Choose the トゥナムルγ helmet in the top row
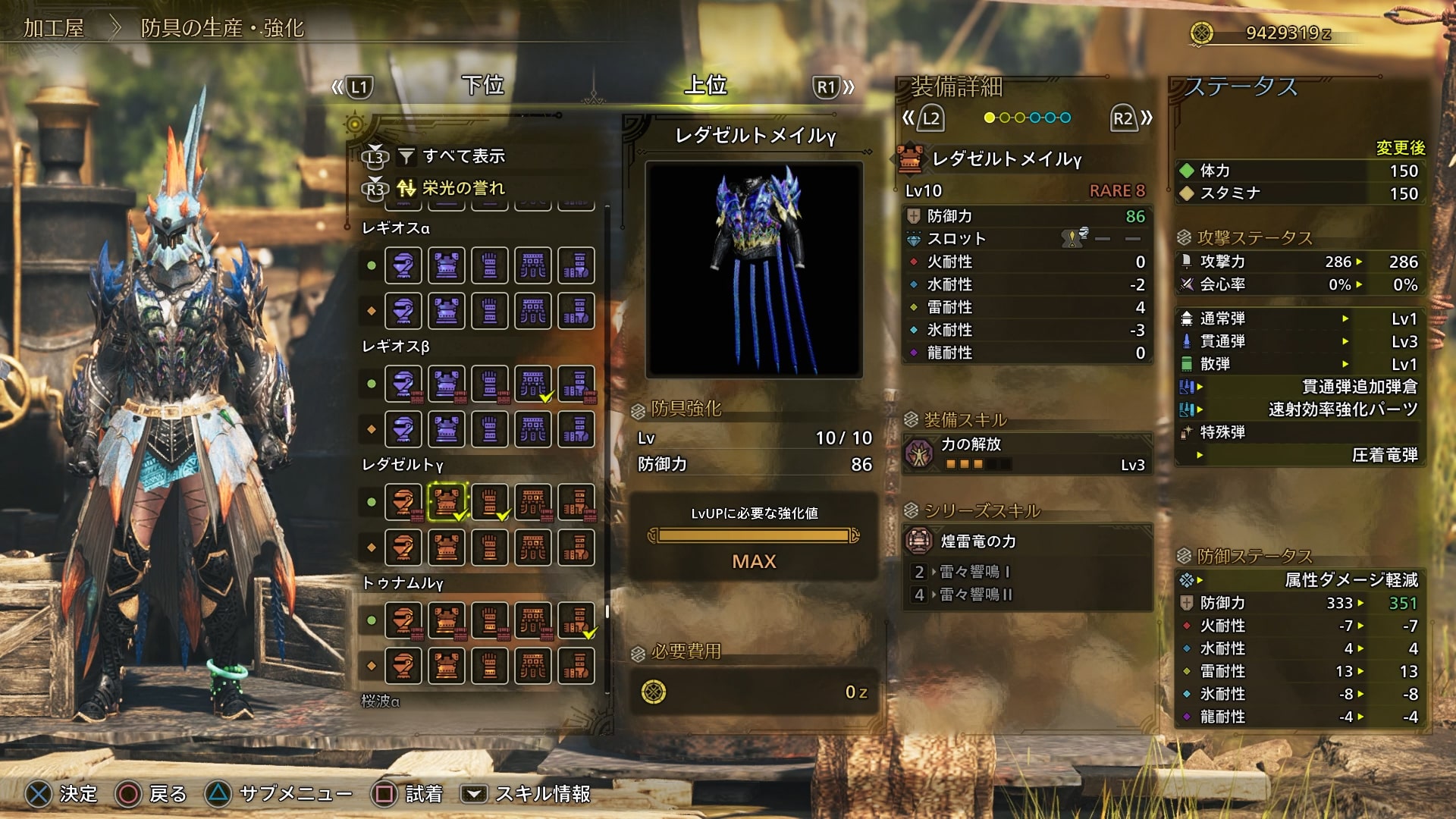1456x819 pixels. click(403, 620)
